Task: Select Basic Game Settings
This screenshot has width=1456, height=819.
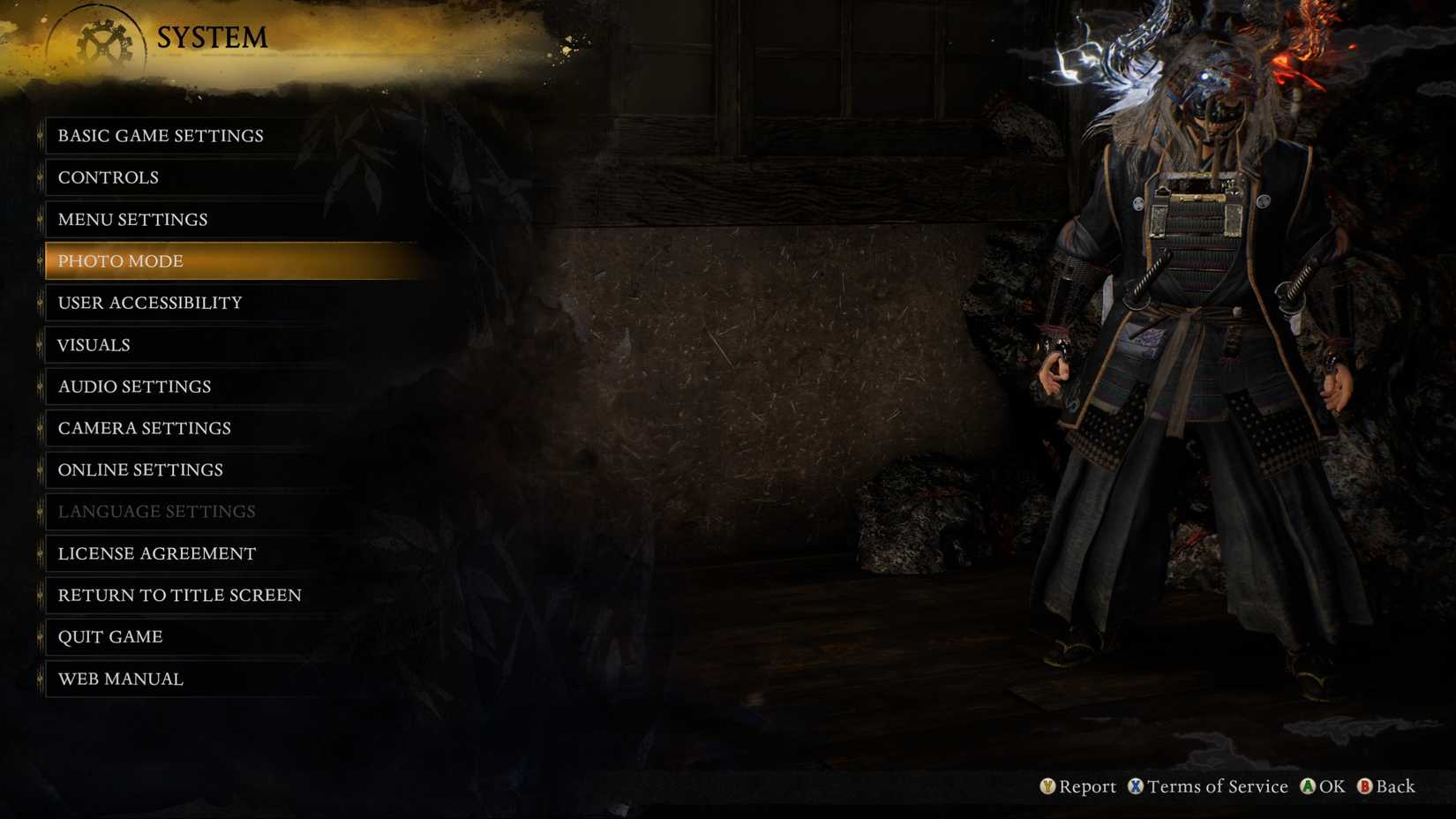Action: (161, 135)
